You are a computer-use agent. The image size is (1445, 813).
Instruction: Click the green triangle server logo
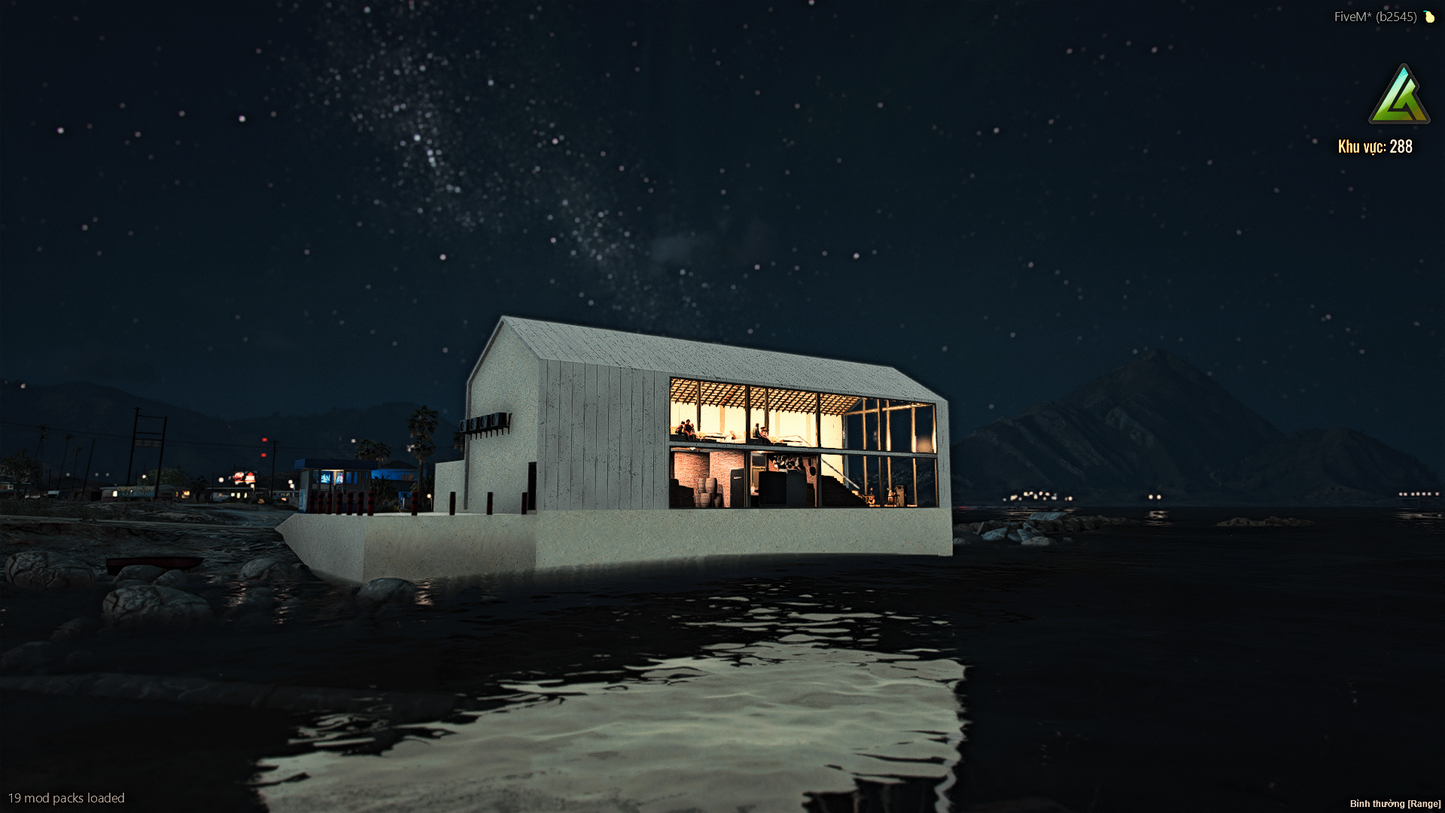coord(1399,97)
